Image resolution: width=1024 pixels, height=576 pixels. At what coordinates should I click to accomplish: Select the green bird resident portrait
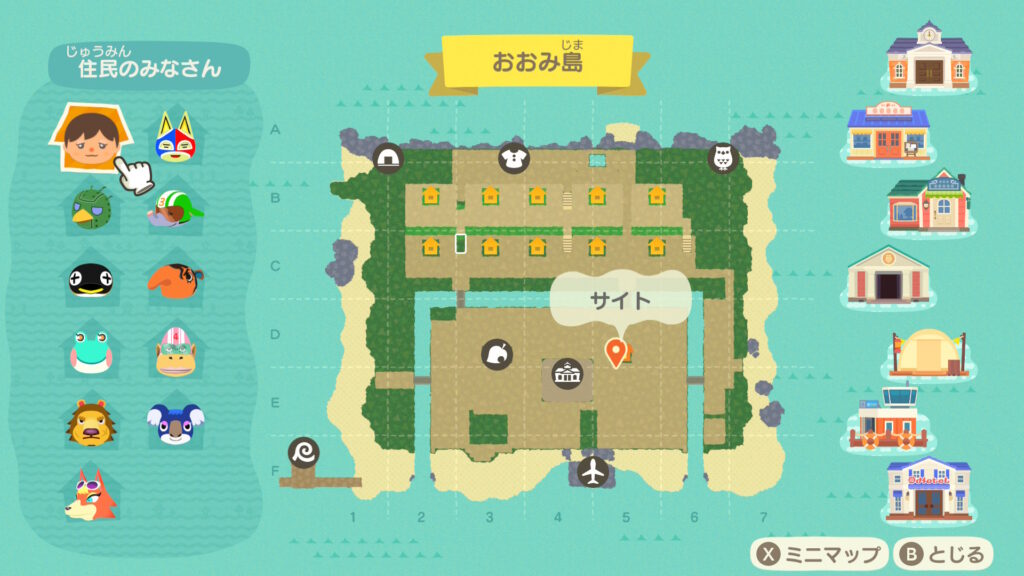click(x=90, y=208)
